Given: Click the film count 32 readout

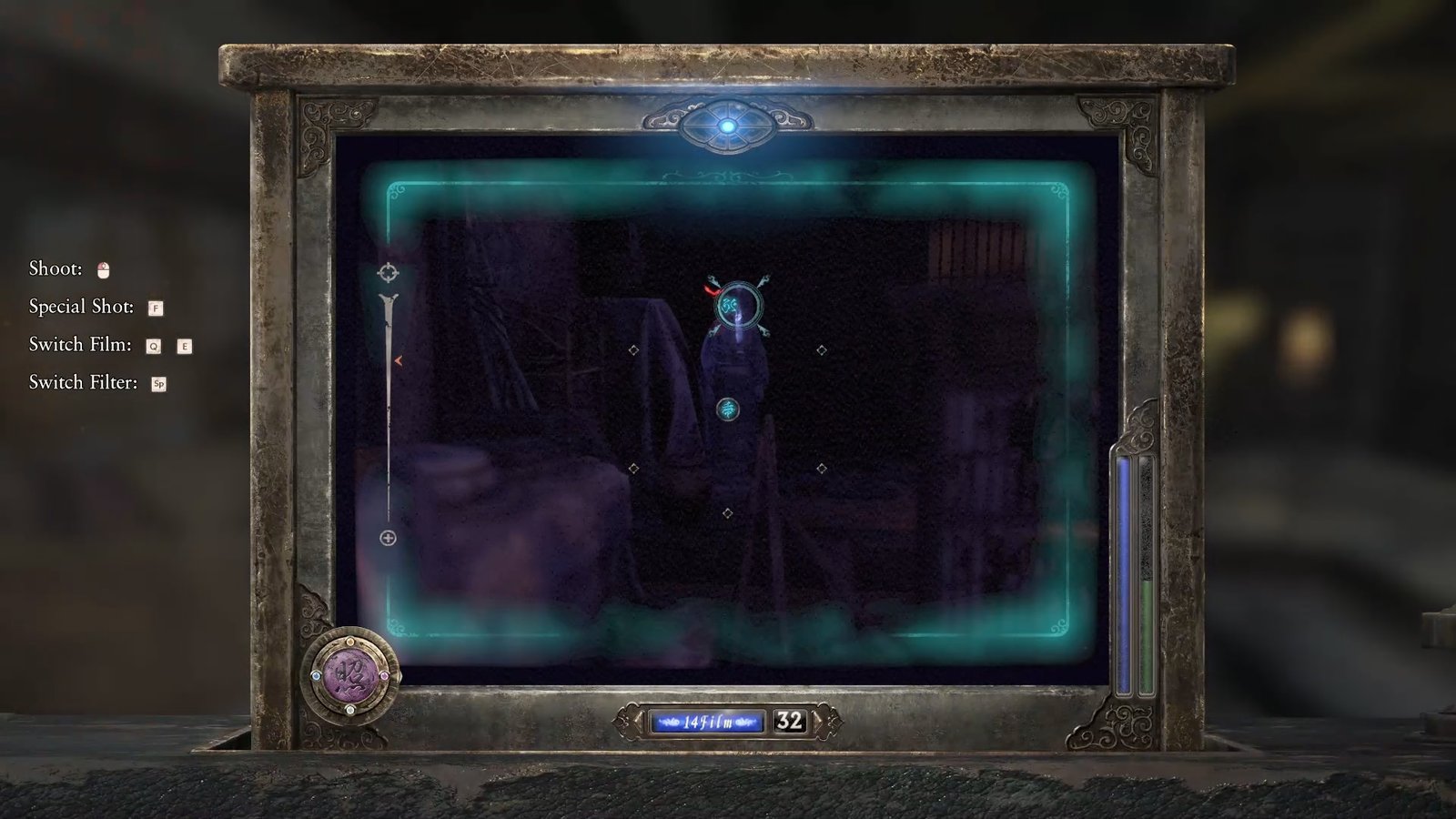Looking at the screenshot, I should tap(790, 719).
